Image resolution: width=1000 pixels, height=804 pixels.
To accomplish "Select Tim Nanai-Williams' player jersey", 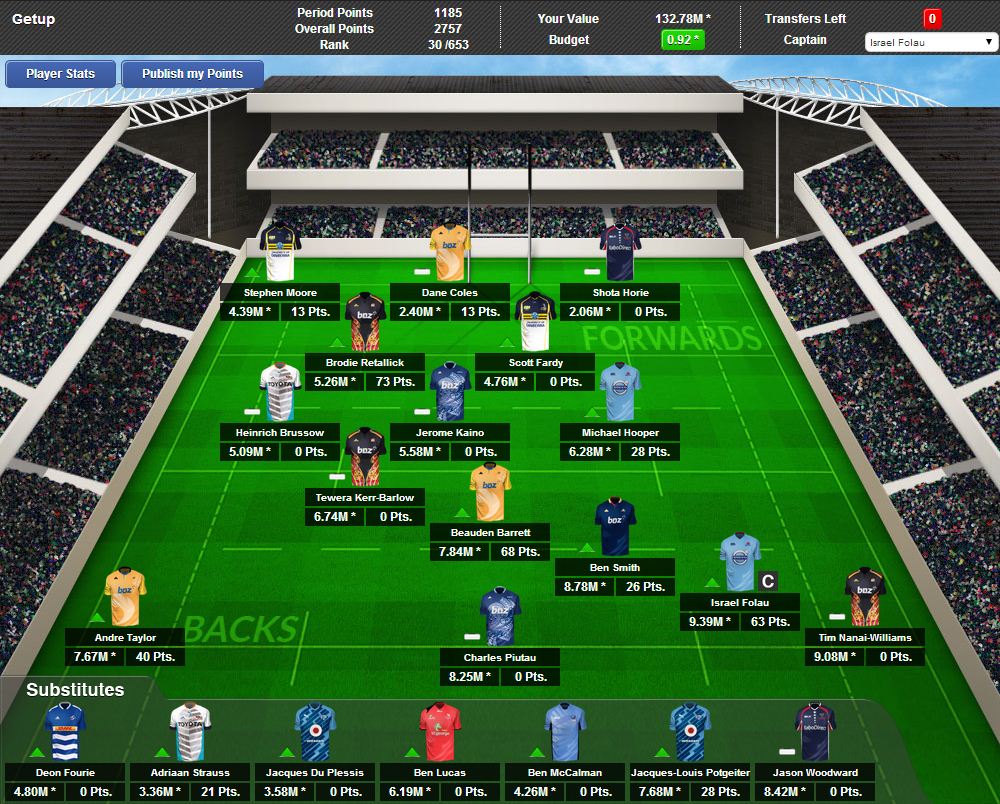I will coord(865,596).
